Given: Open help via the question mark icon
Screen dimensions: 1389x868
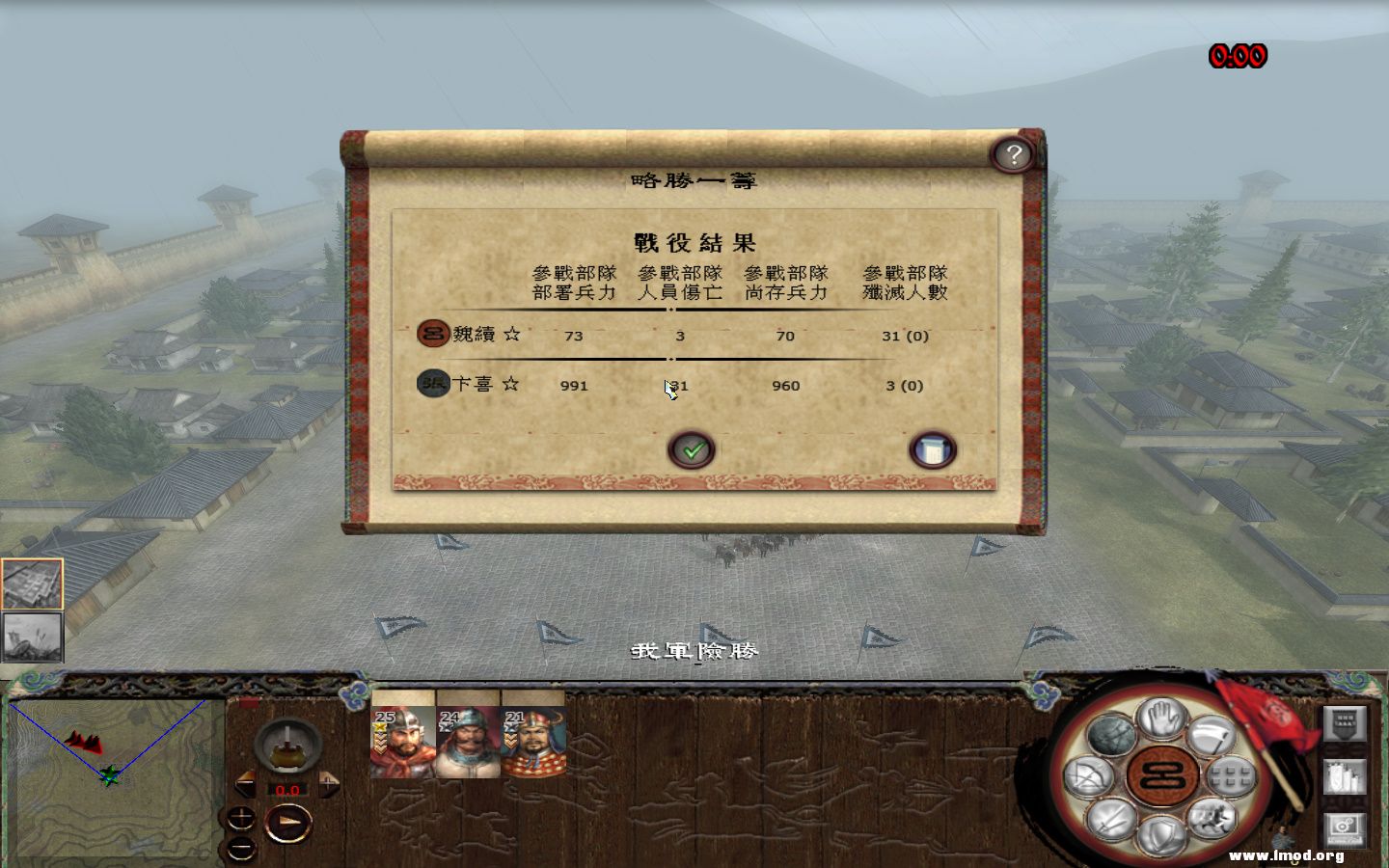Looking at the screenshot, I should pos(1014,153).
